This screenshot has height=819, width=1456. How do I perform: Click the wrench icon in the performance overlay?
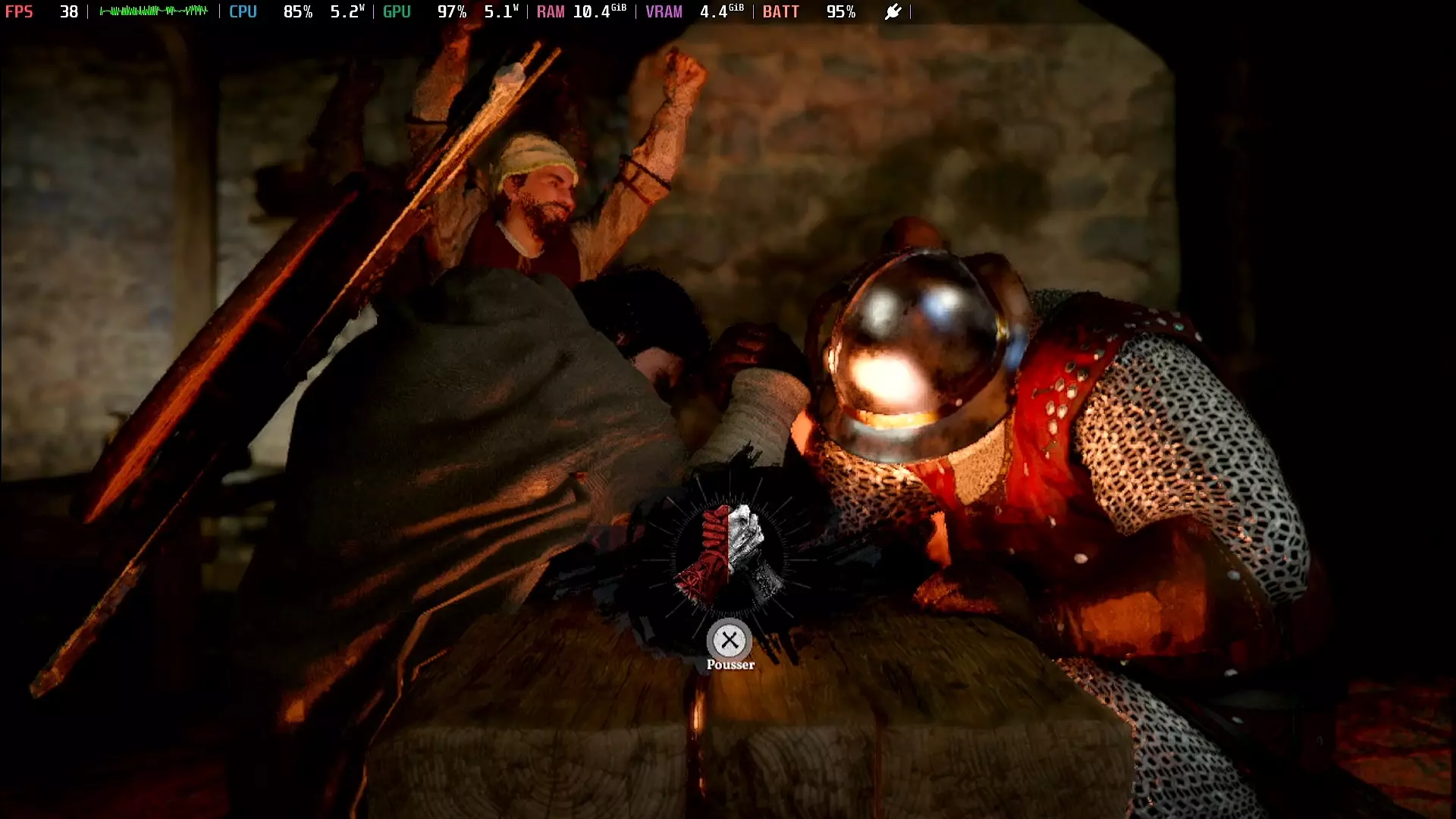pos(893,12)
